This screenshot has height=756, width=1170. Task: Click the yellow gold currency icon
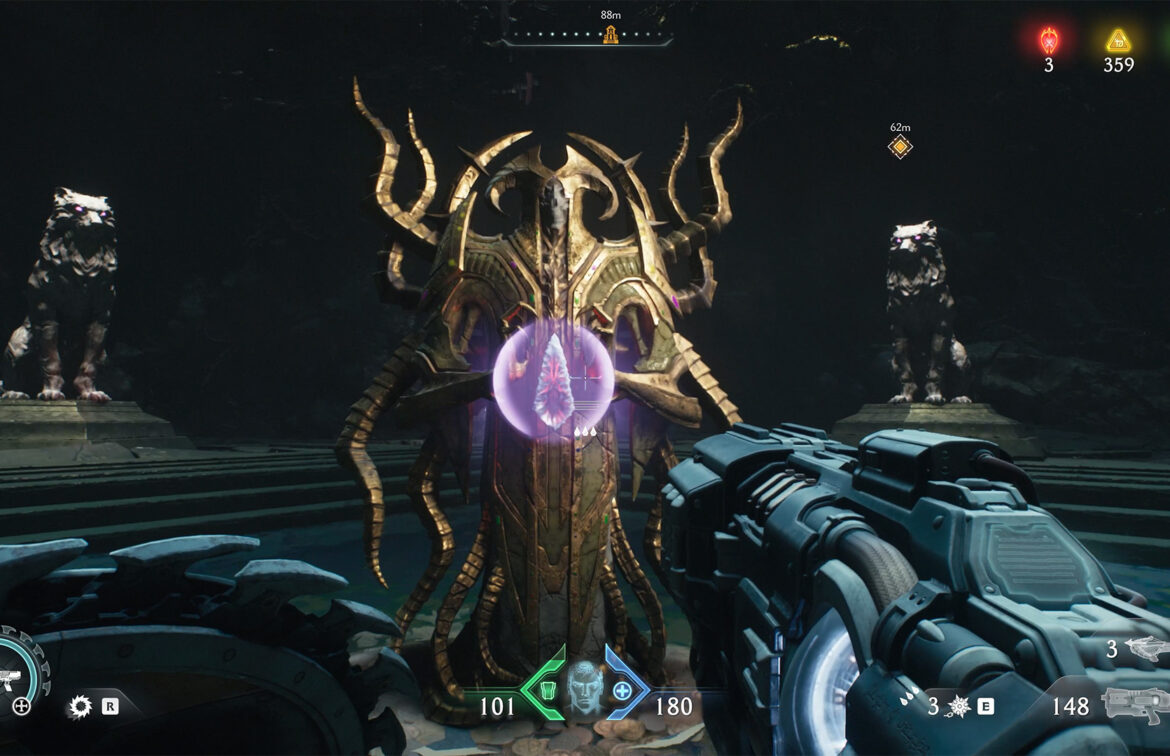(x=1118, y=41)
